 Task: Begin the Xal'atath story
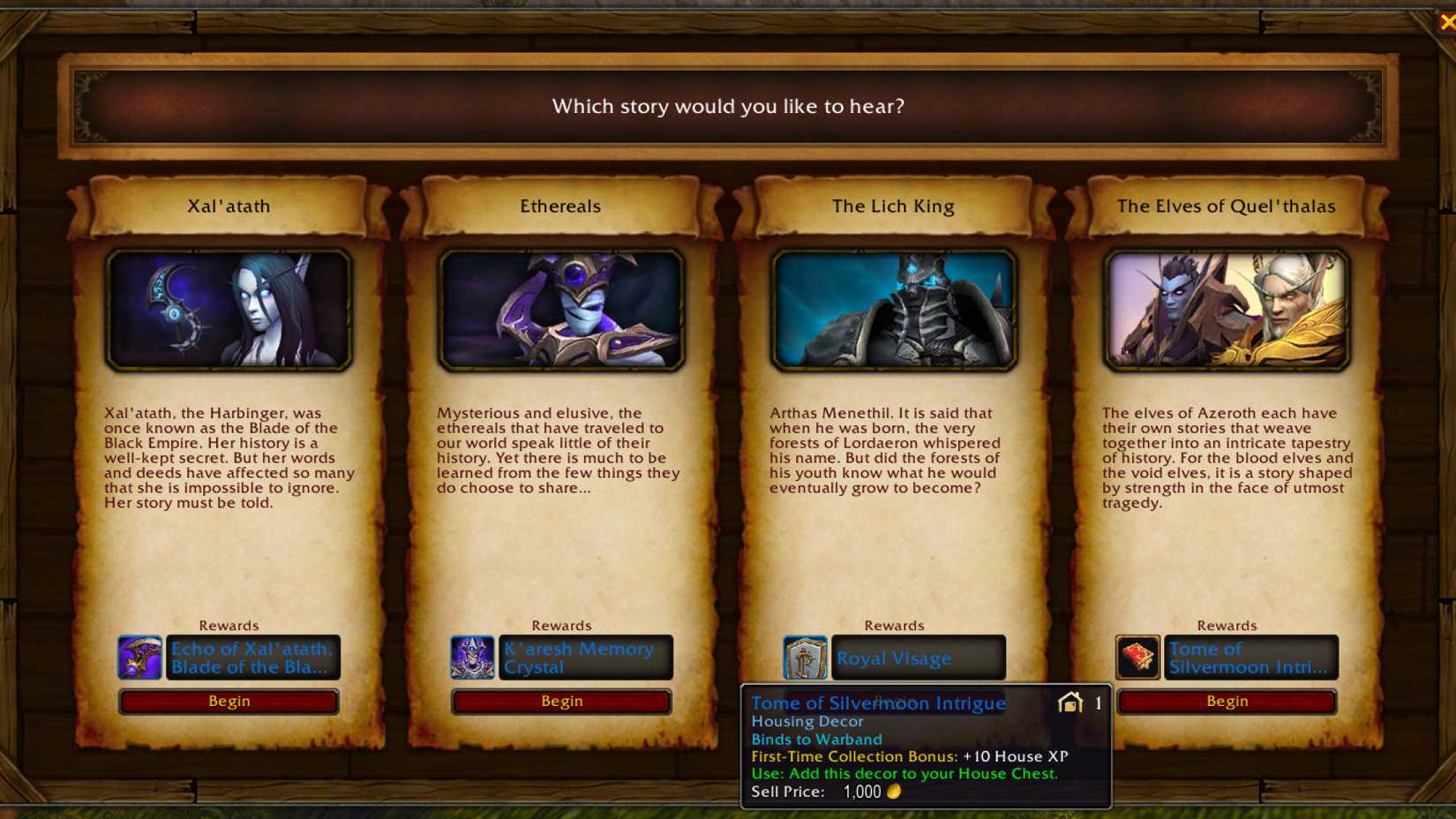pos(228,701)
